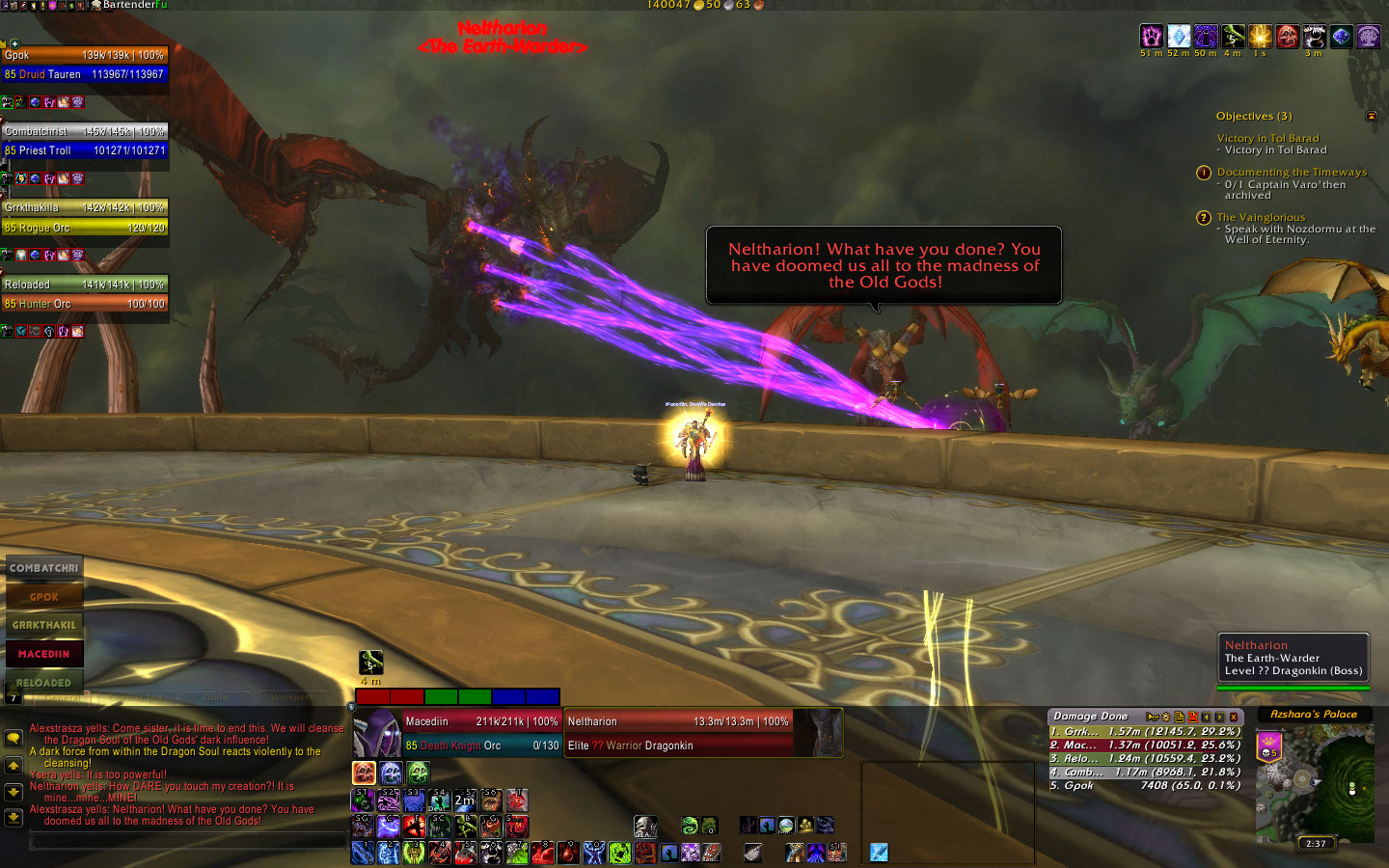Viewport: 1389px width, 868px height.
Task: Show the Whispers chat tab
Action: [x=292, y=697]
